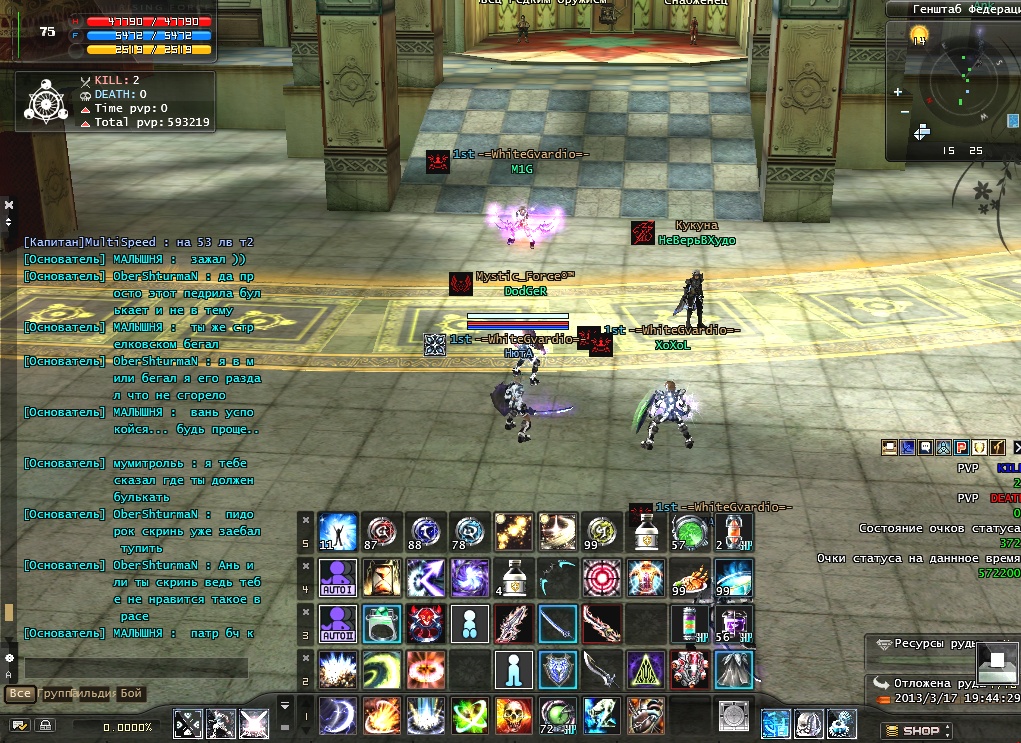Image resolution: width=1021 pixels, height=743 pixels.
Task: Activate the hourglass skill icon
Action: tap(381, 577)
